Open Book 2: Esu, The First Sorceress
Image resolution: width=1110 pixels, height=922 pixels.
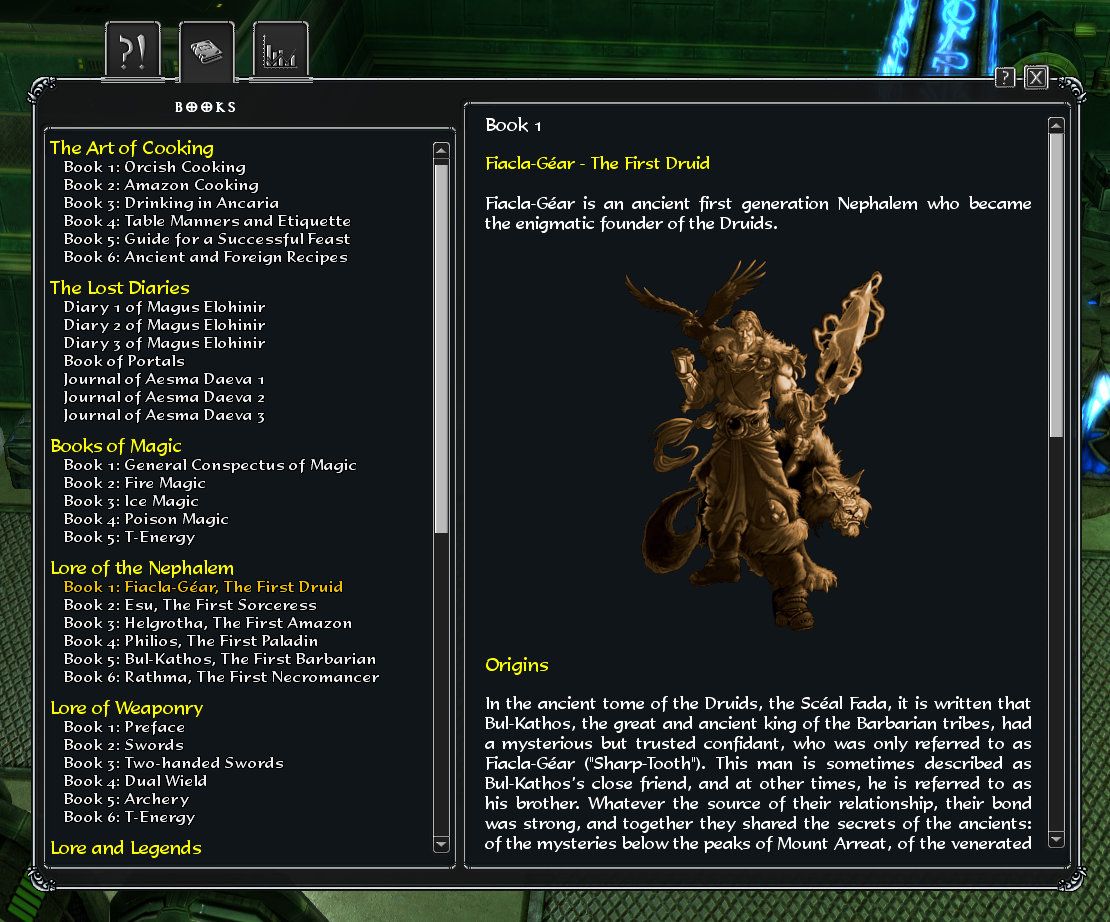click(x=190, y=605)
